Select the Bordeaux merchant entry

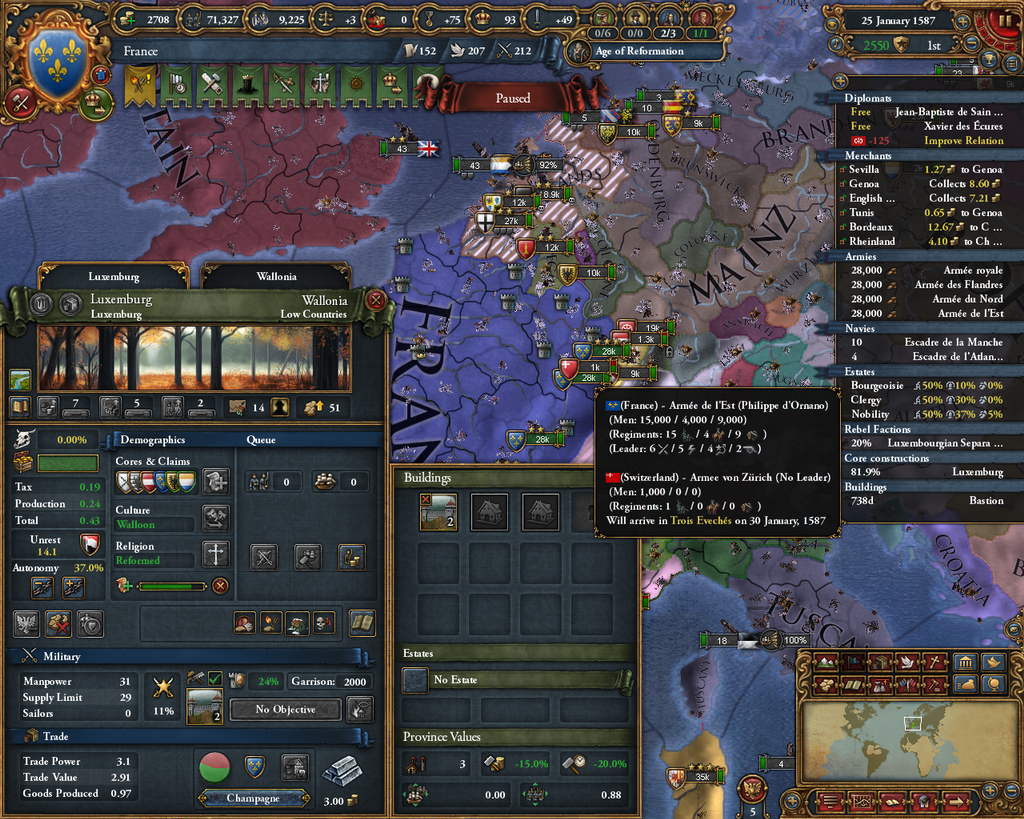(924, 227)
